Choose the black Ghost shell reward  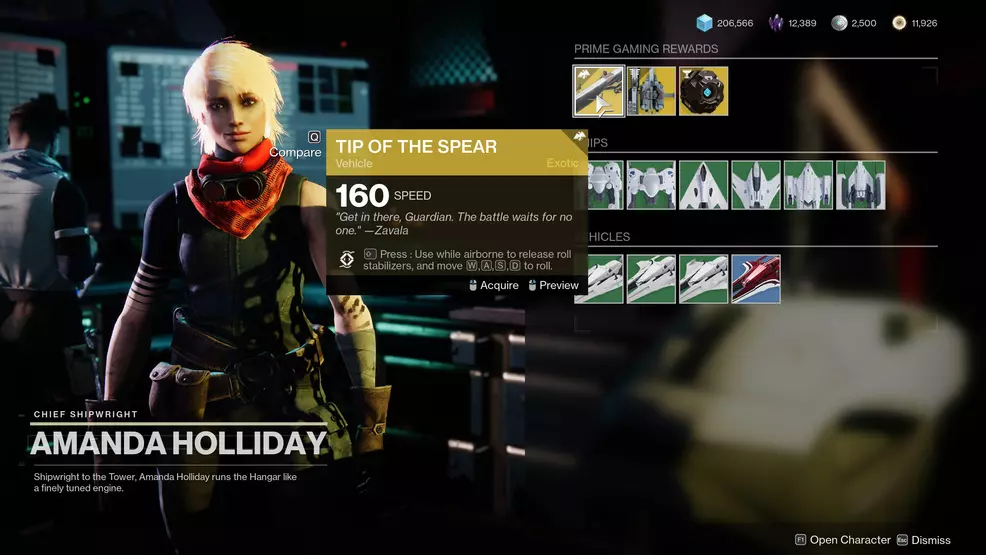pyautogui.click(x=704, y=91)
